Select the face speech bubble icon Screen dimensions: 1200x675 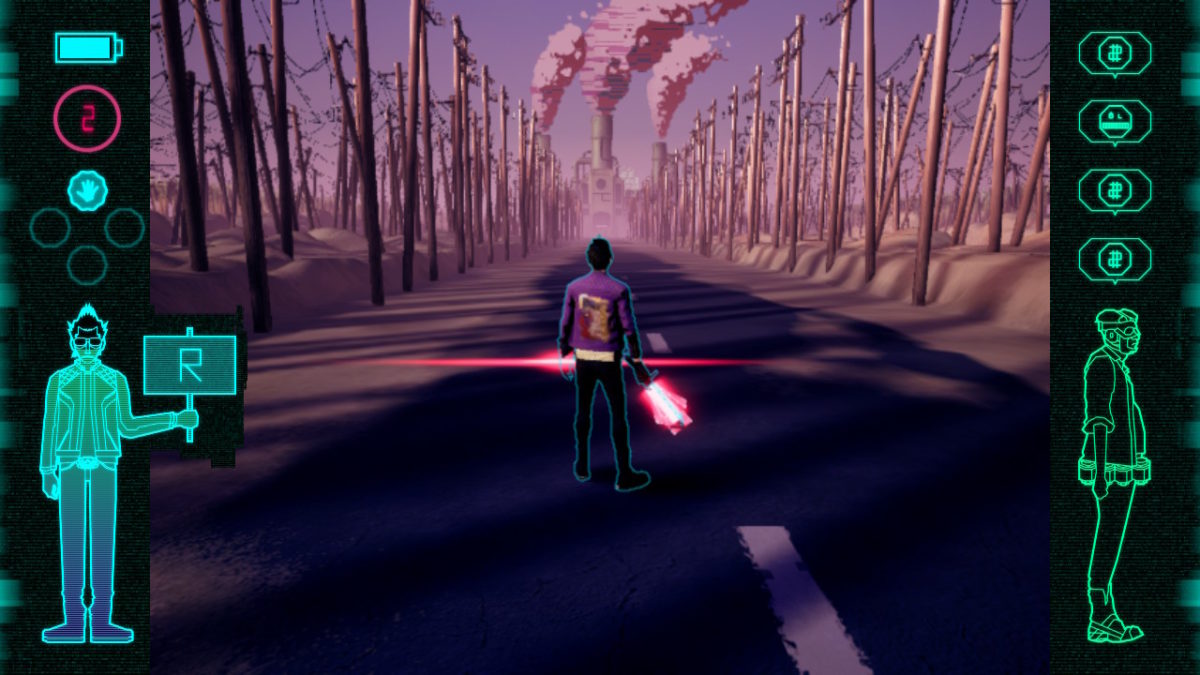click(1114, 121)
